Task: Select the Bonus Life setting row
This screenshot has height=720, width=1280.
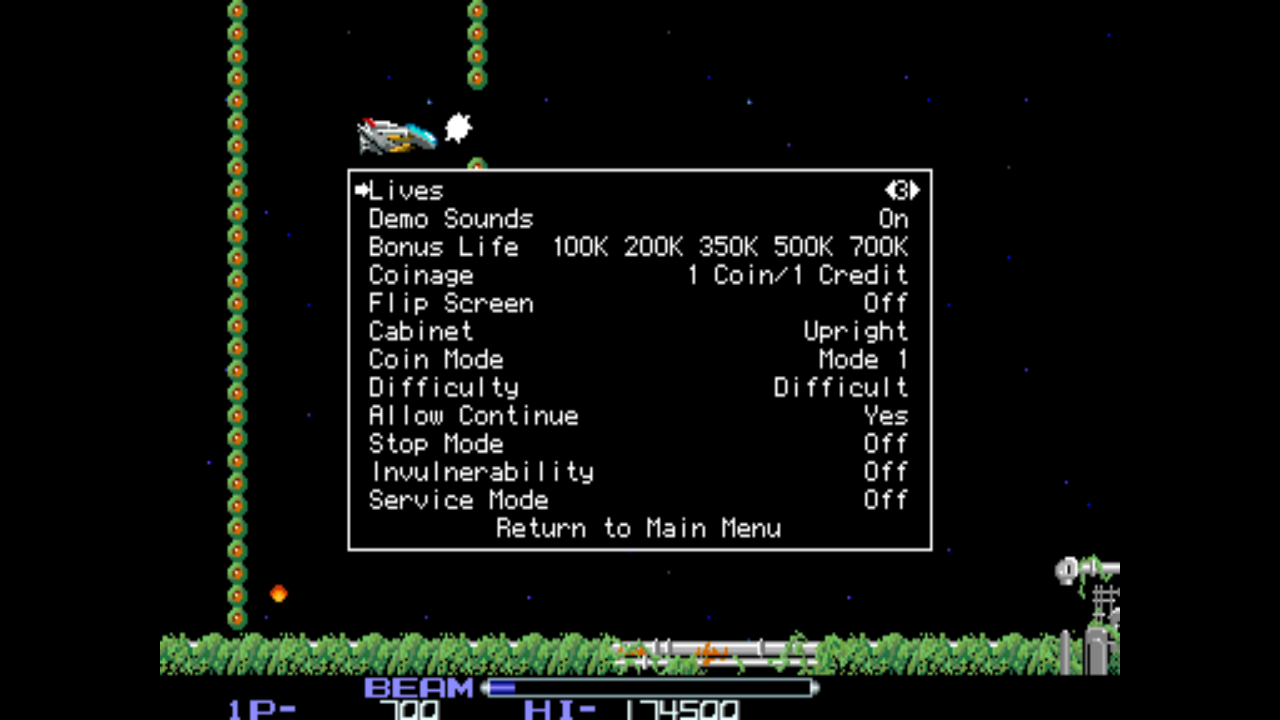Action: (x=444, y=247)
